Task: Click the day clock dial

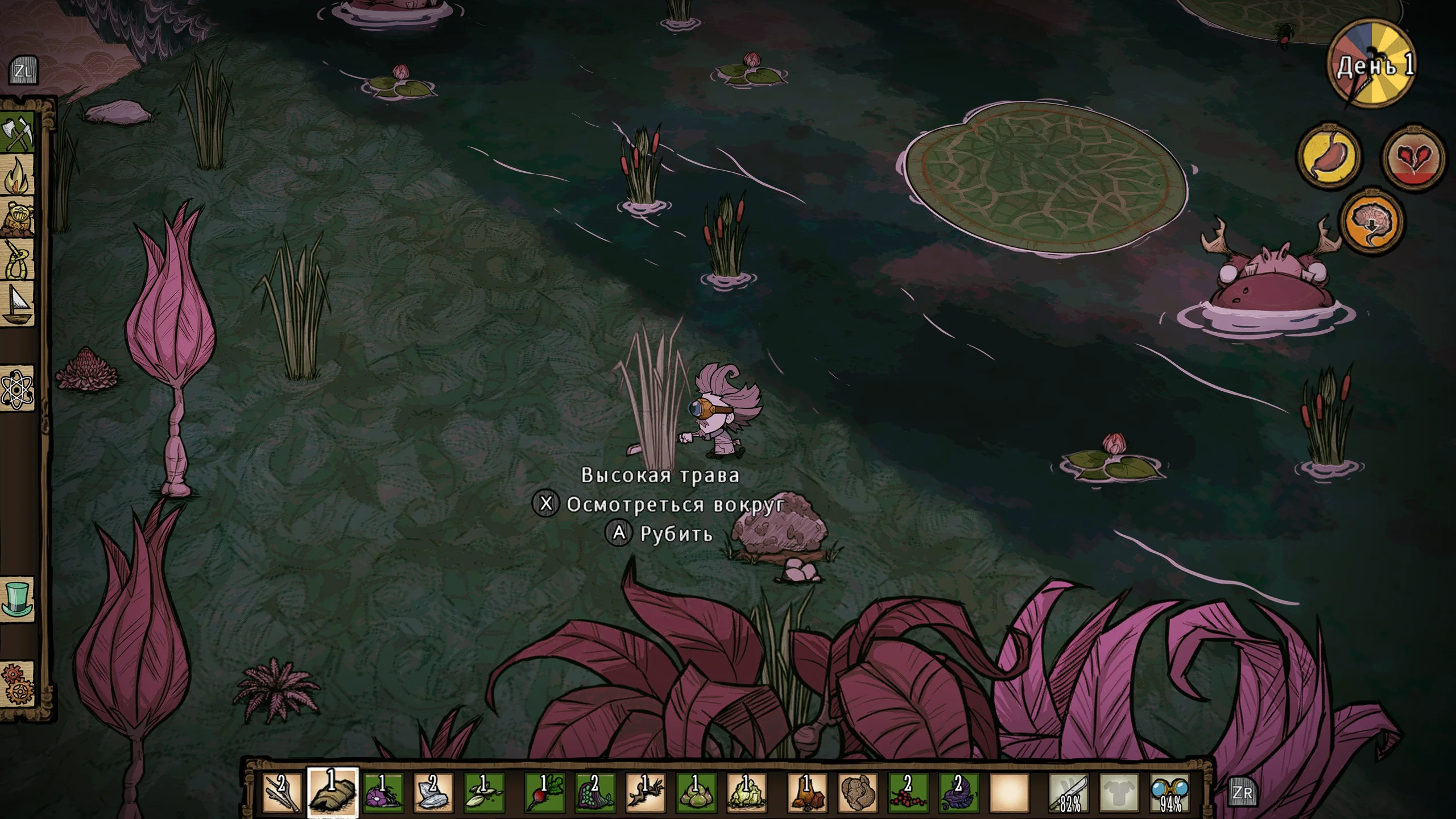Action: [1372, 65]
